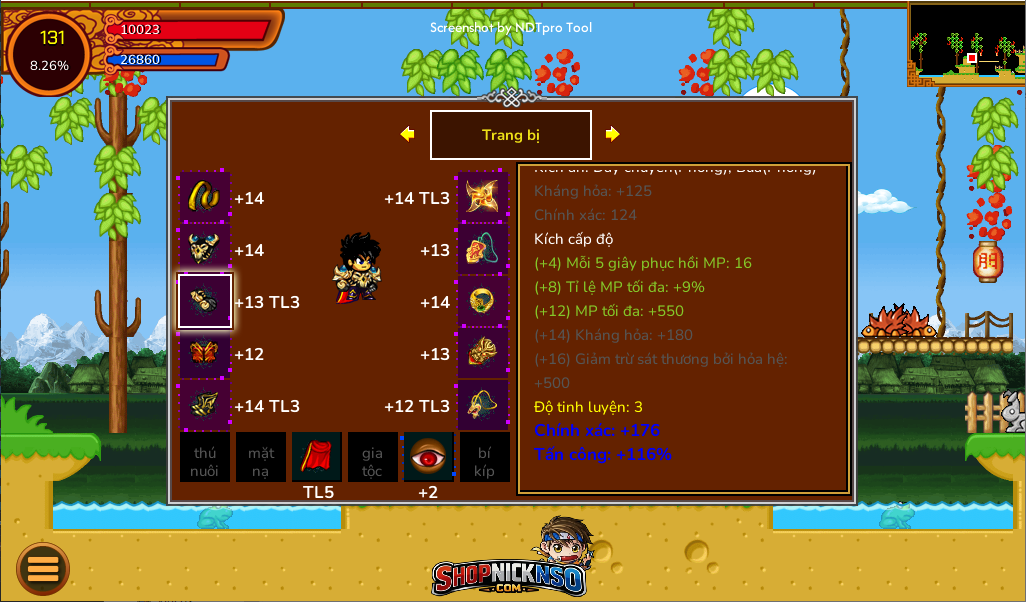Open the mặt nạ mask slot
The height and width of the screenshot is (602, 1026).
[261, 457]
